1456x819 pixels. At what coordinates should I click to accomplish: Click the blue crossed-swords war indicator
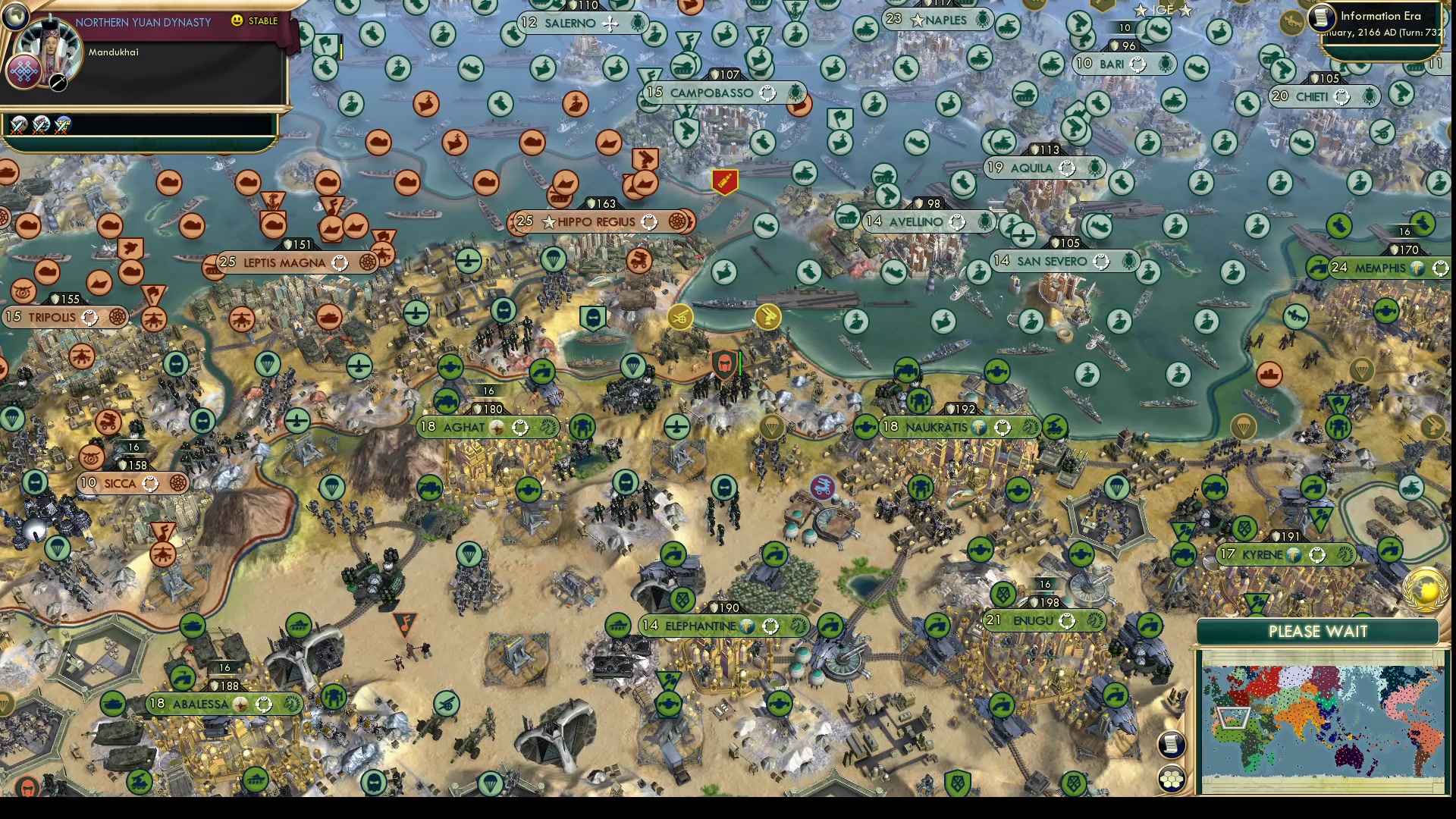tap(63, 126)
